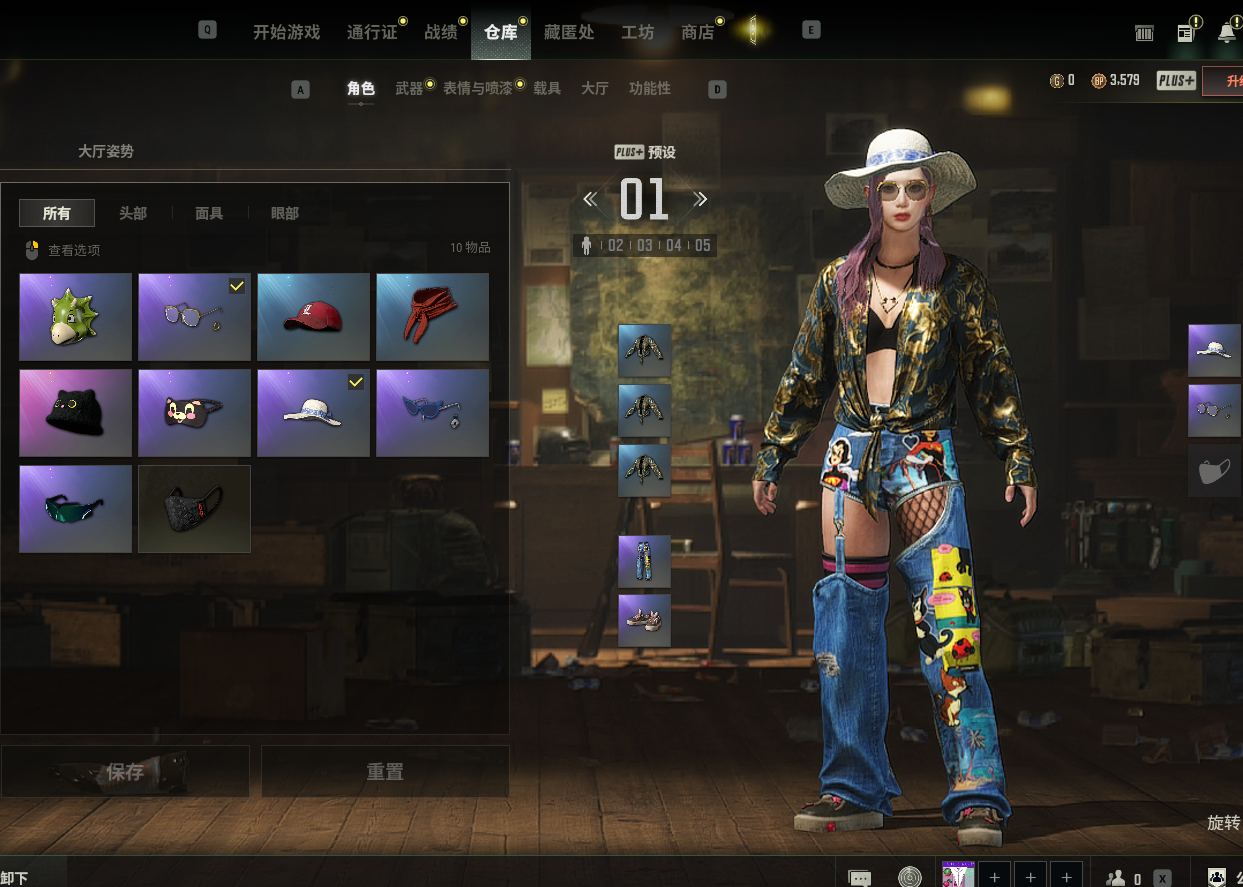Select the green dinosaur mask item
Screen dimensions: 1243x887
click(75, 317)
